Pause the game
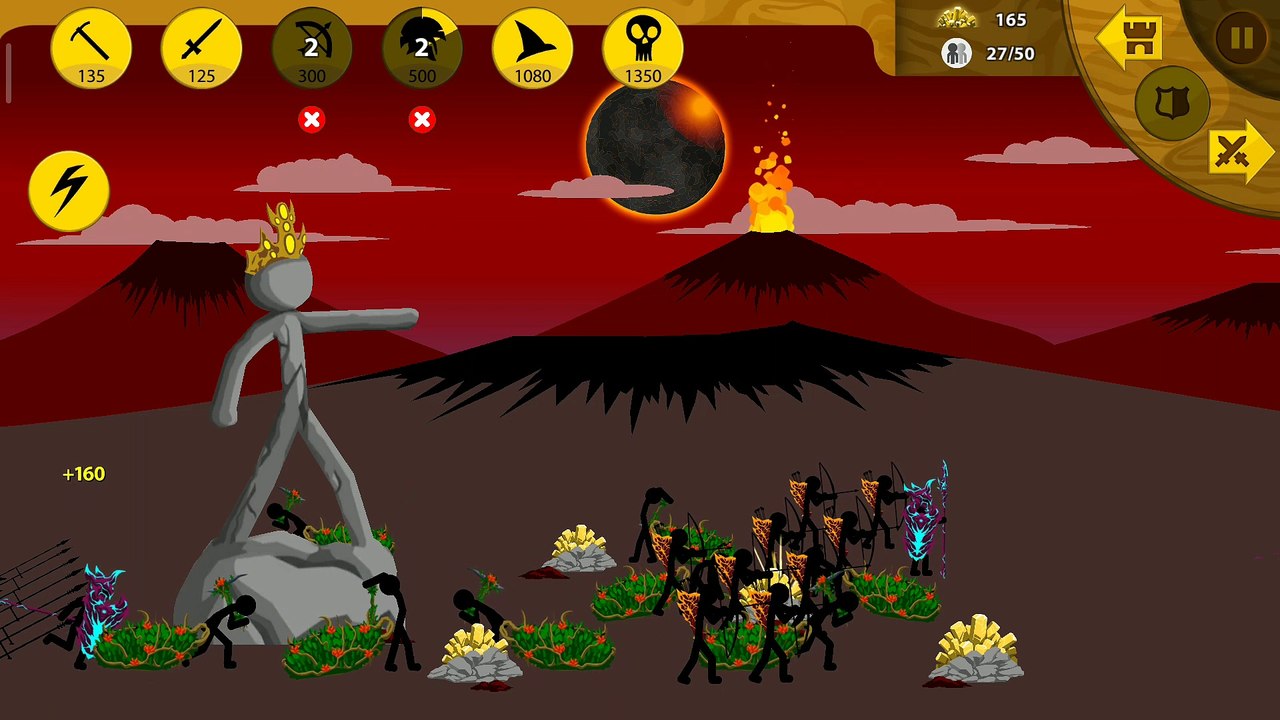 [1241, 39]
